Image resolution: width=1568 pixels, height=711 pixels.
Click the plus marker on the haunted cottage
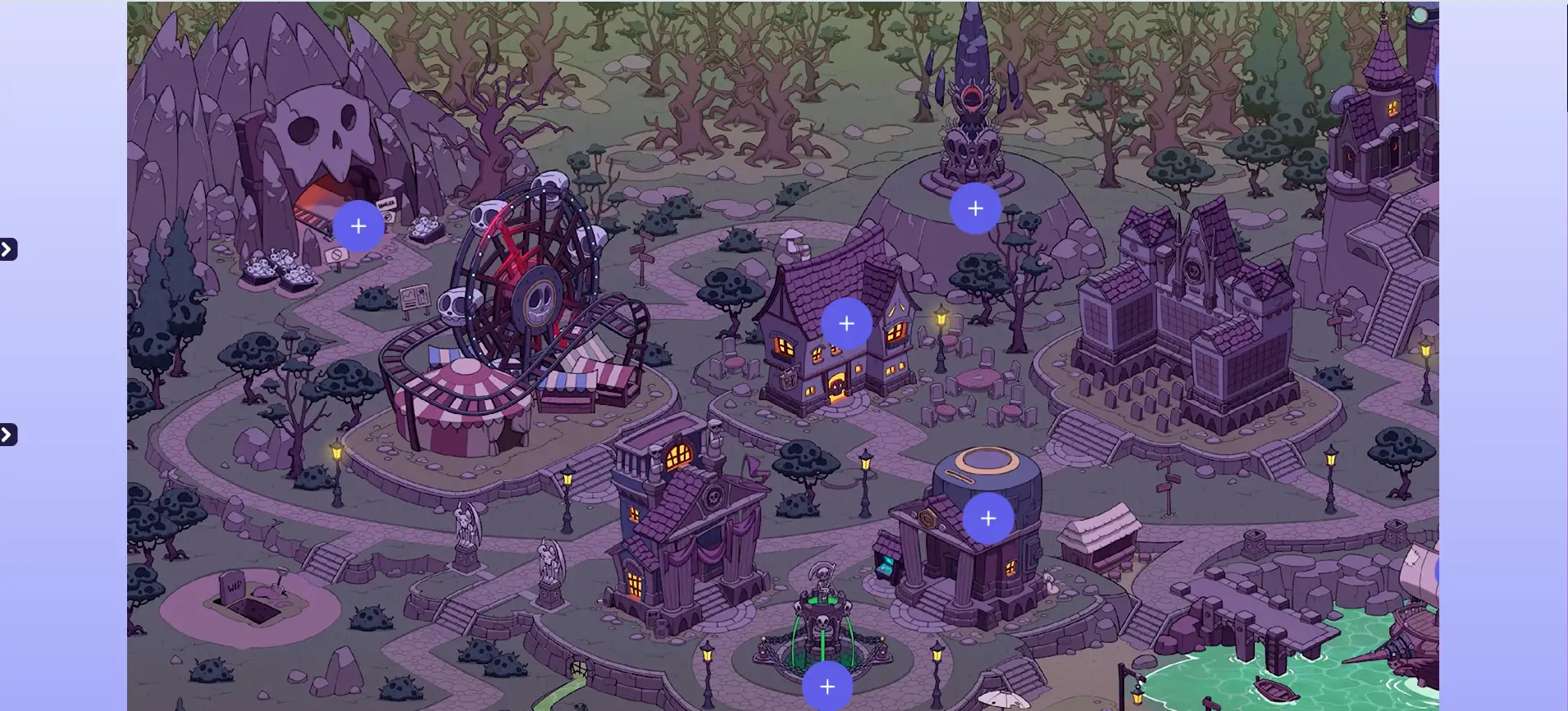pos(846,324)
